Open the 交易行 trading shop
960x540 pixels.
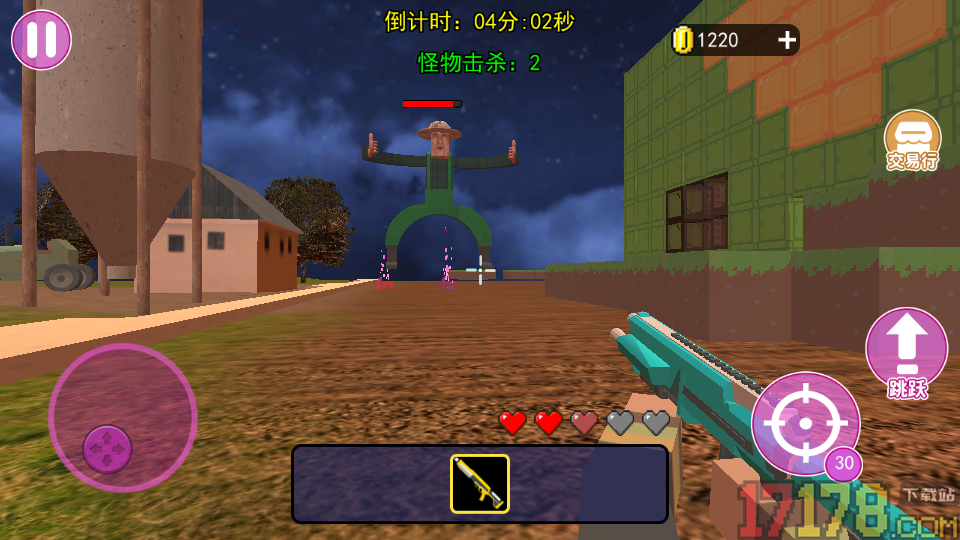912,141
